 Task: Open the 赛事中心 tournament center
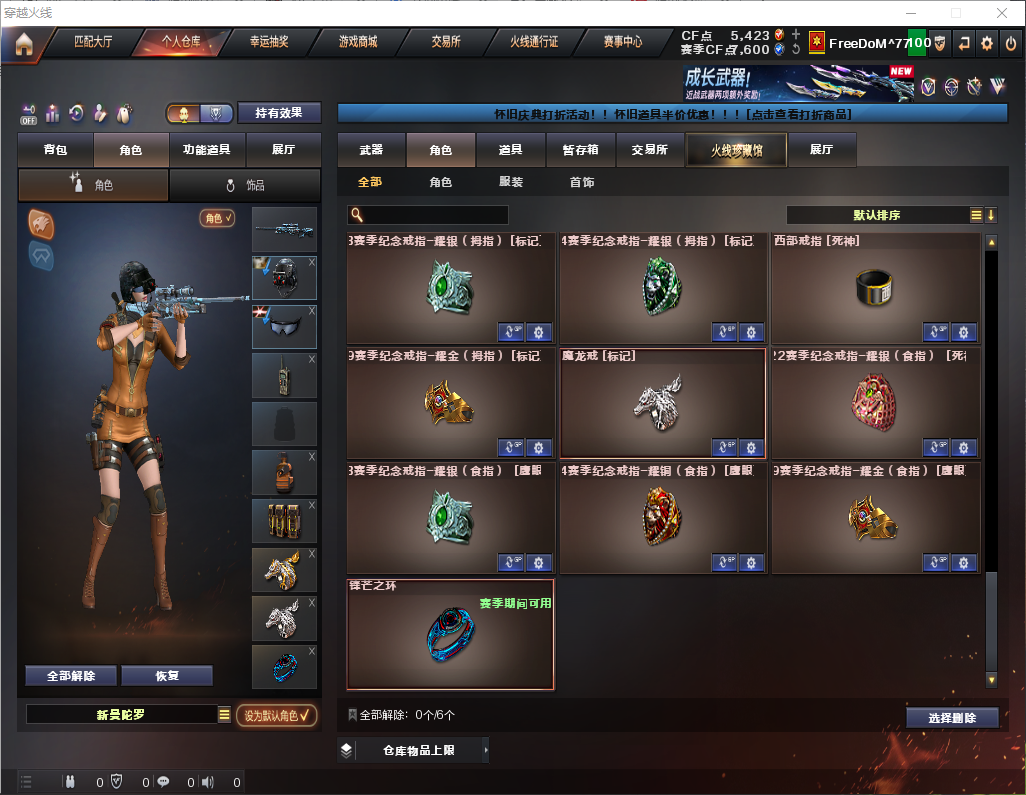pos(622,42)
